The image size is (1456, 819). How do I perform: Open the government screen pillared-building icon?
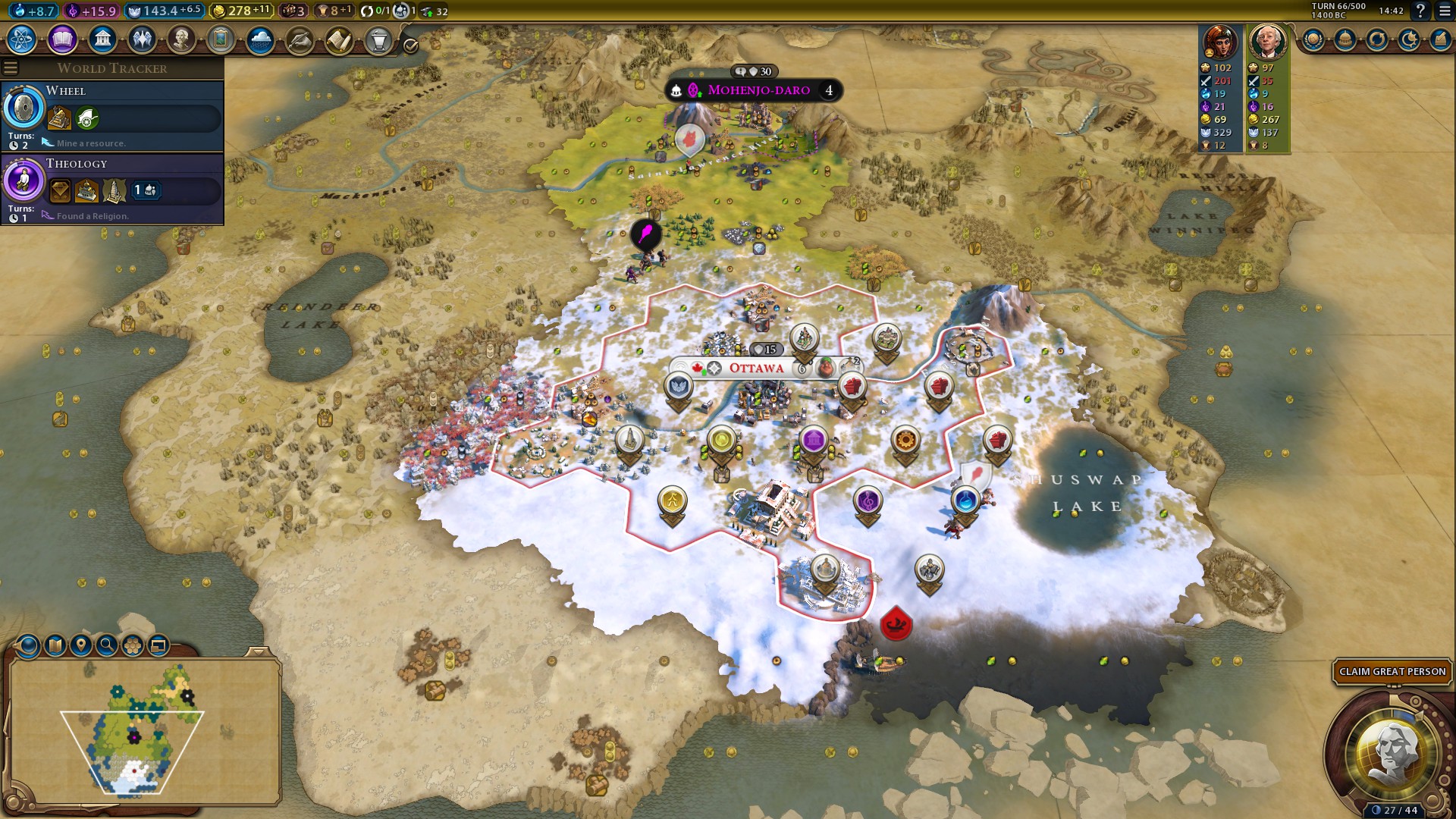pyautogui.click(x=102, y=39)
